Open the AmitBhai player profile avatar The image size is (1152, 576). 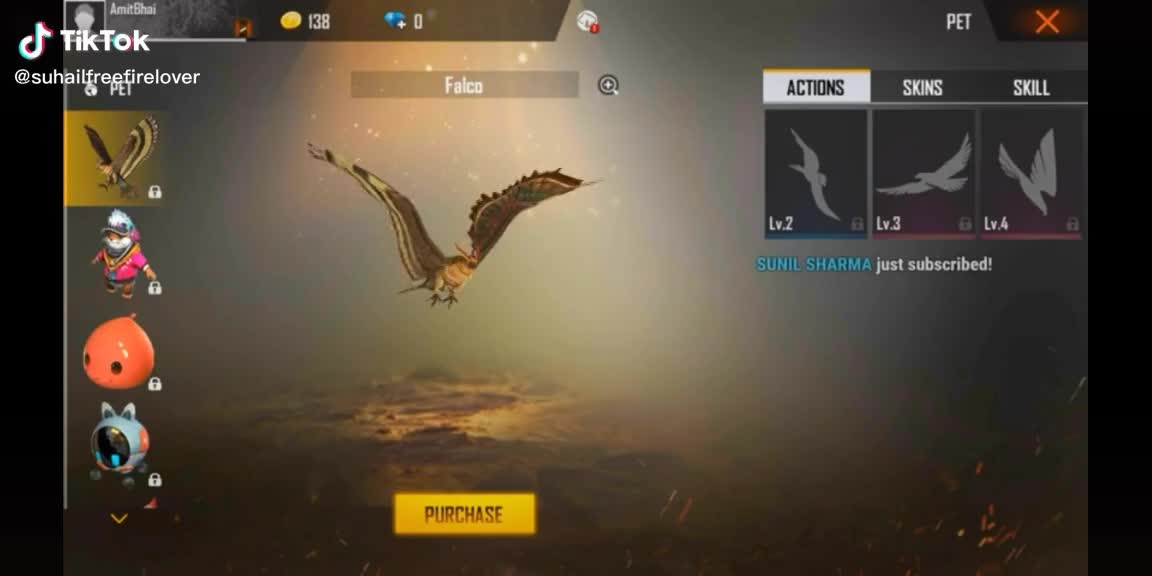[x=85, y=16]
